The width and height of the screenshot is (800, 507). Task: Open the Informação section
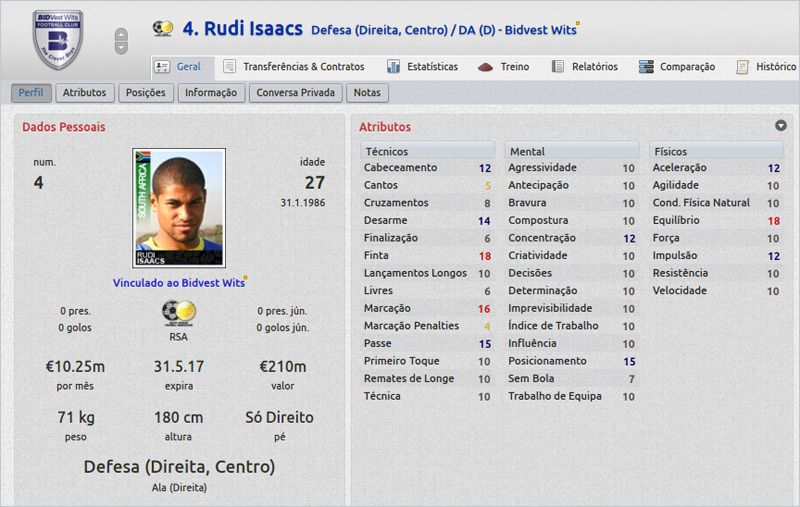(x=210, y=93)
